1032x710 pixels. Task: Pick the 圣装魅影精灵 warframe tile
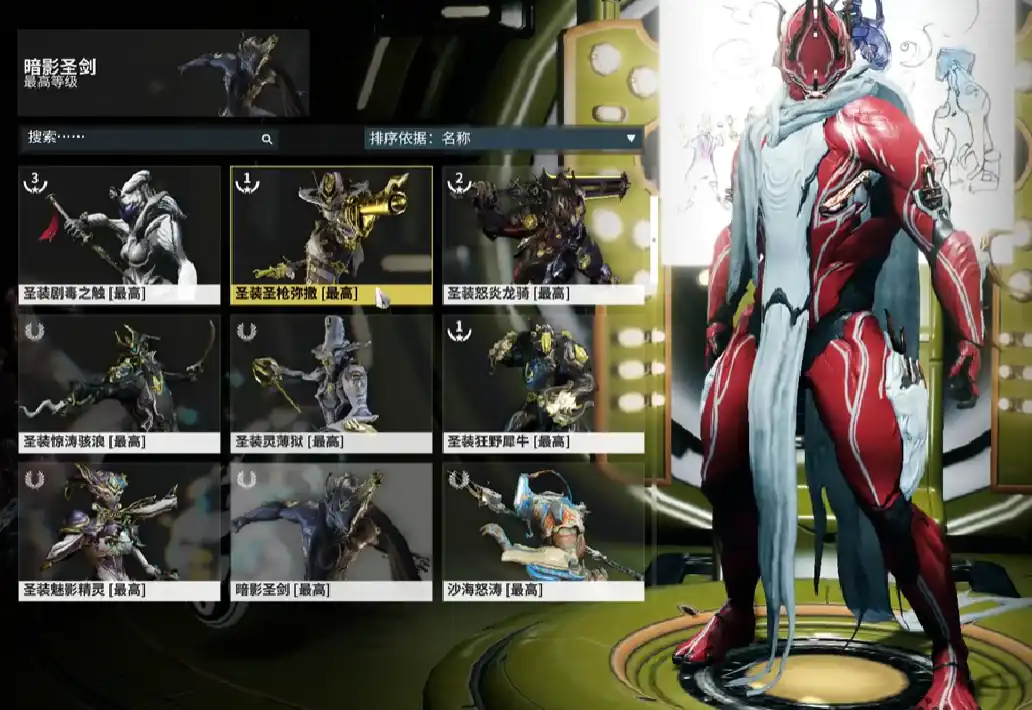tap(119, 531)
